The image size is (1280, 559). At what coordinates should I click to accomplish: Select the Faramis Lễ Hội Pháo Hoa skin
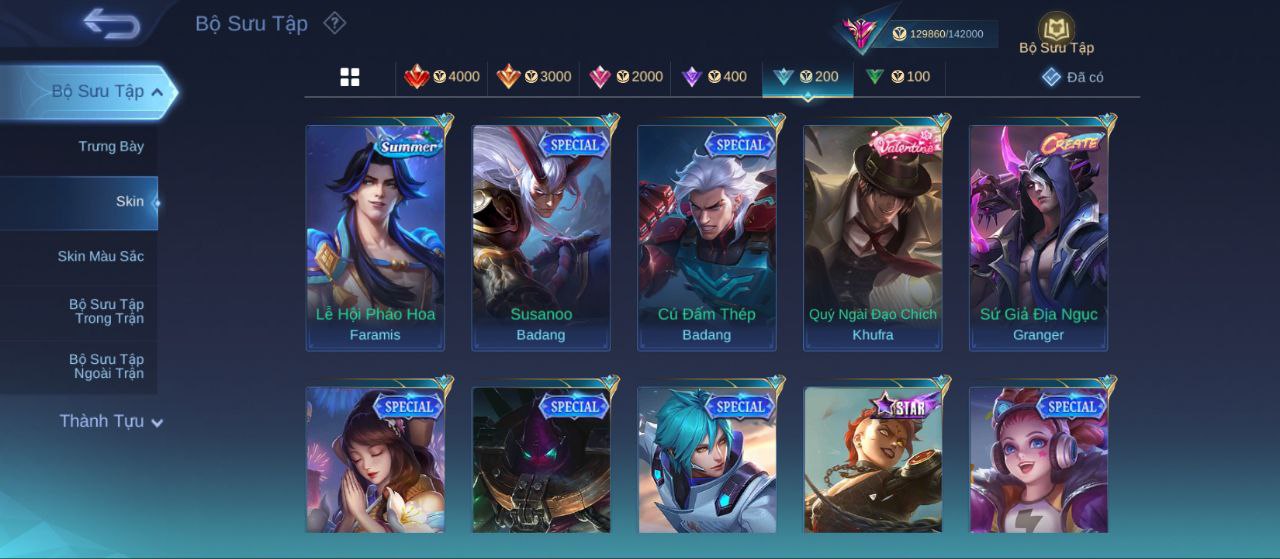point(375,238)
